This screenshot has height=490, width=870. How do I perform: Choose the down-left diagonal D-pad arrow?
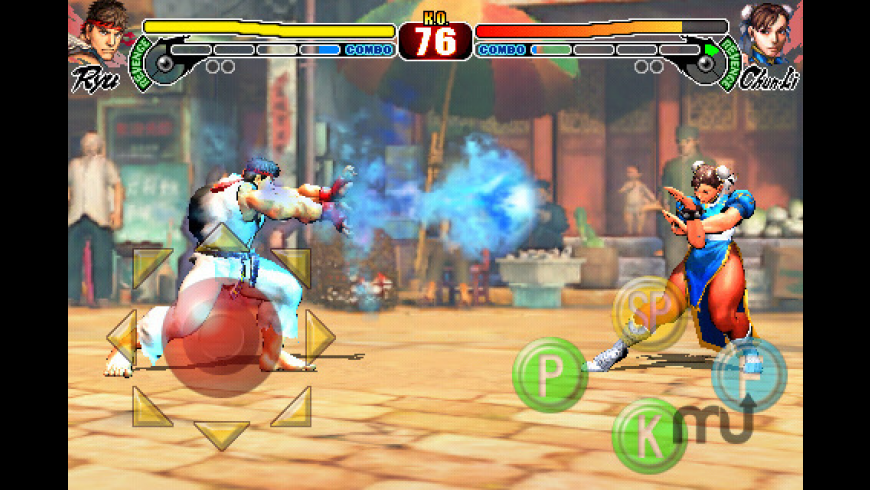150,407
